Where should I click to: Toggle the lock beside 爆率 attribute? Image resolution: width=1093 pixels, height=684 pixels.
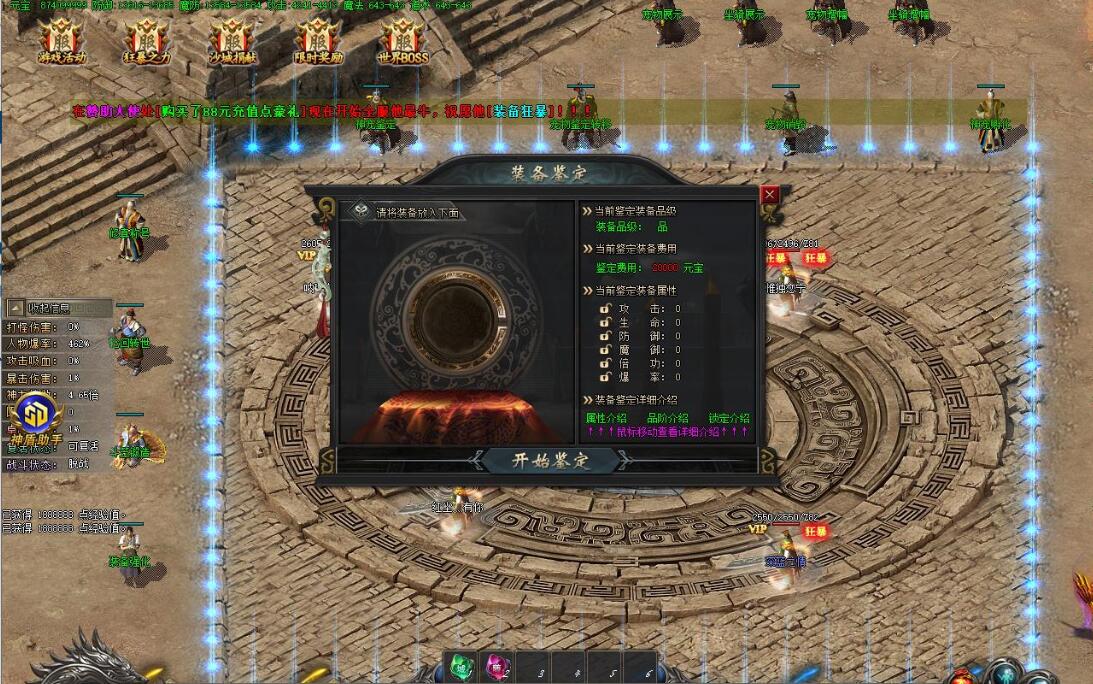click(x=605, y=377)
